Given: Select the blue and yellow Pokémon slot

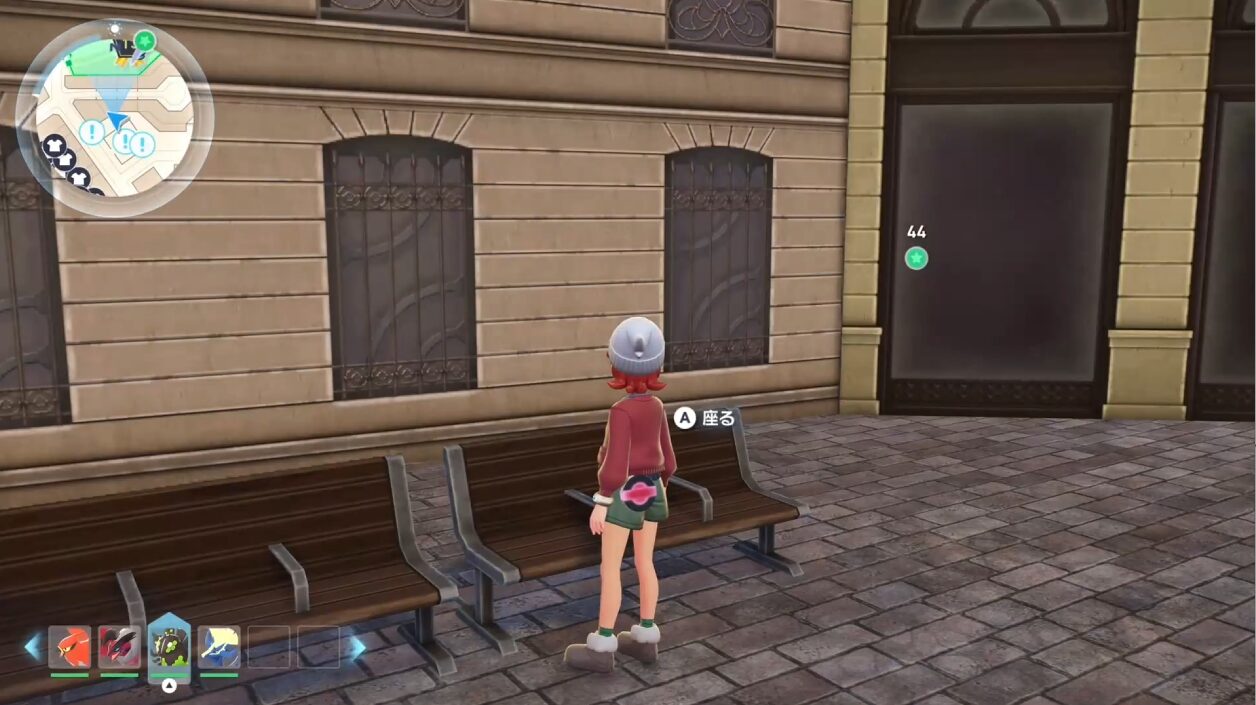Looking at the screenshot, I should tap(218, 647).
